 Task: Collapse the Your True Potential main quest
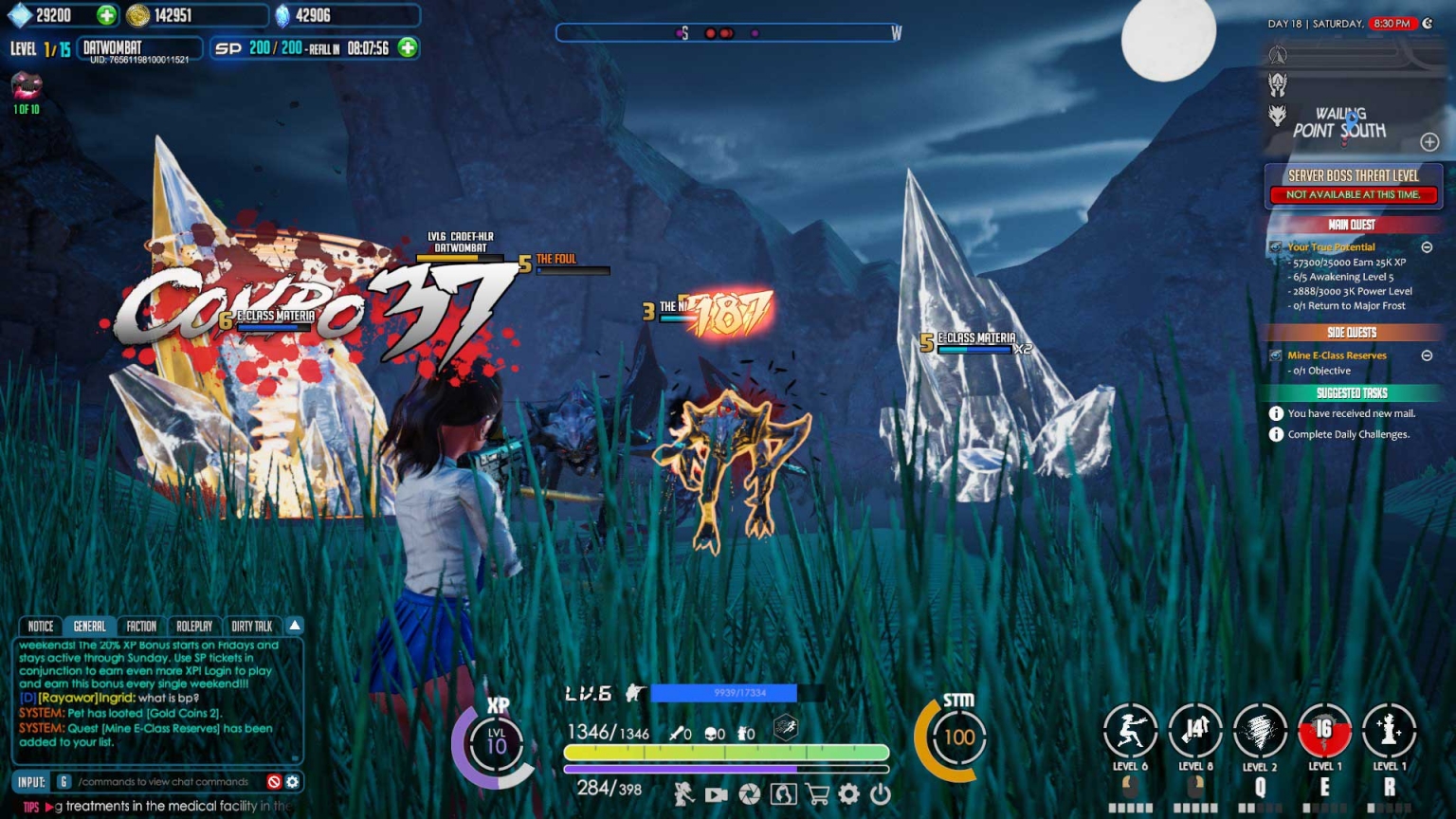click(1427, 247)
